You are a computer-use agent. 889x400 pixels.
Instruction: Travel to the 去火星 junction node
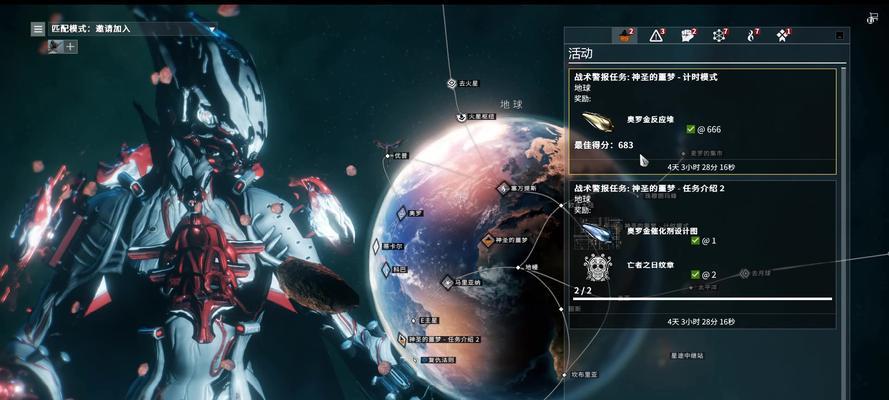452,84
